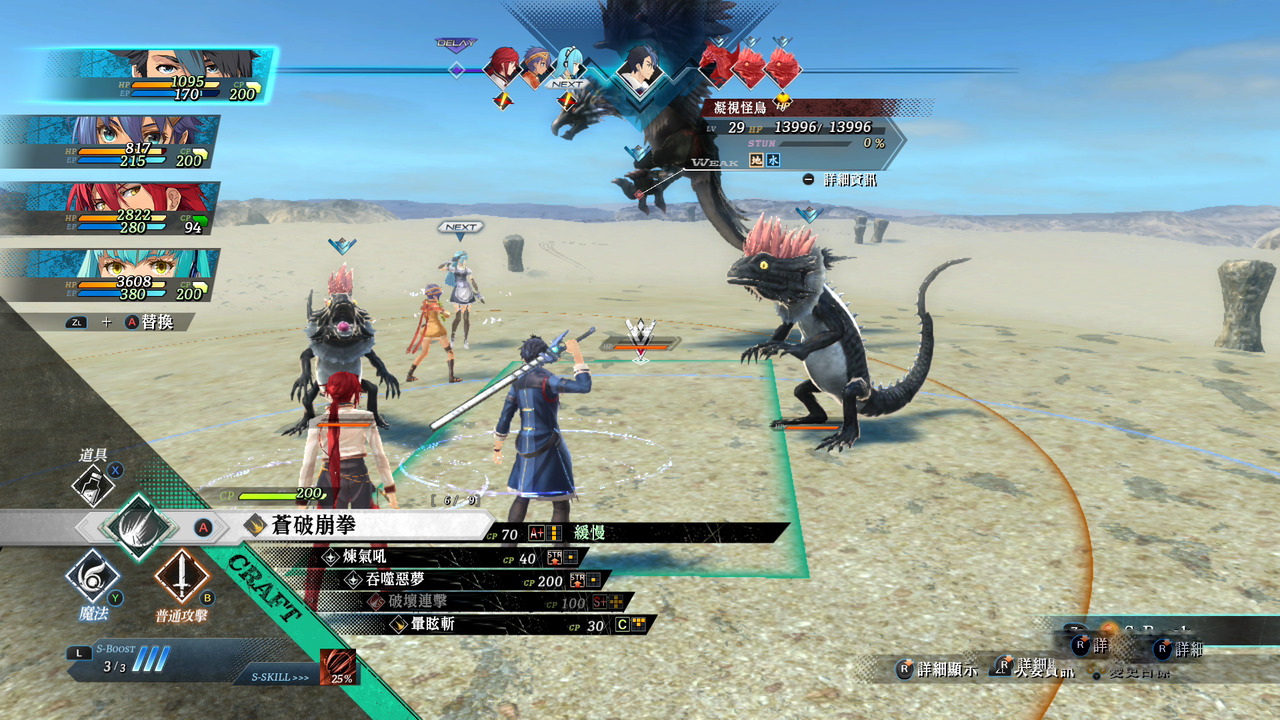Trigger the S-Skill icon at 25%
The width and height of the screenshot is (1280, 720).
click(x=337, y=667)
